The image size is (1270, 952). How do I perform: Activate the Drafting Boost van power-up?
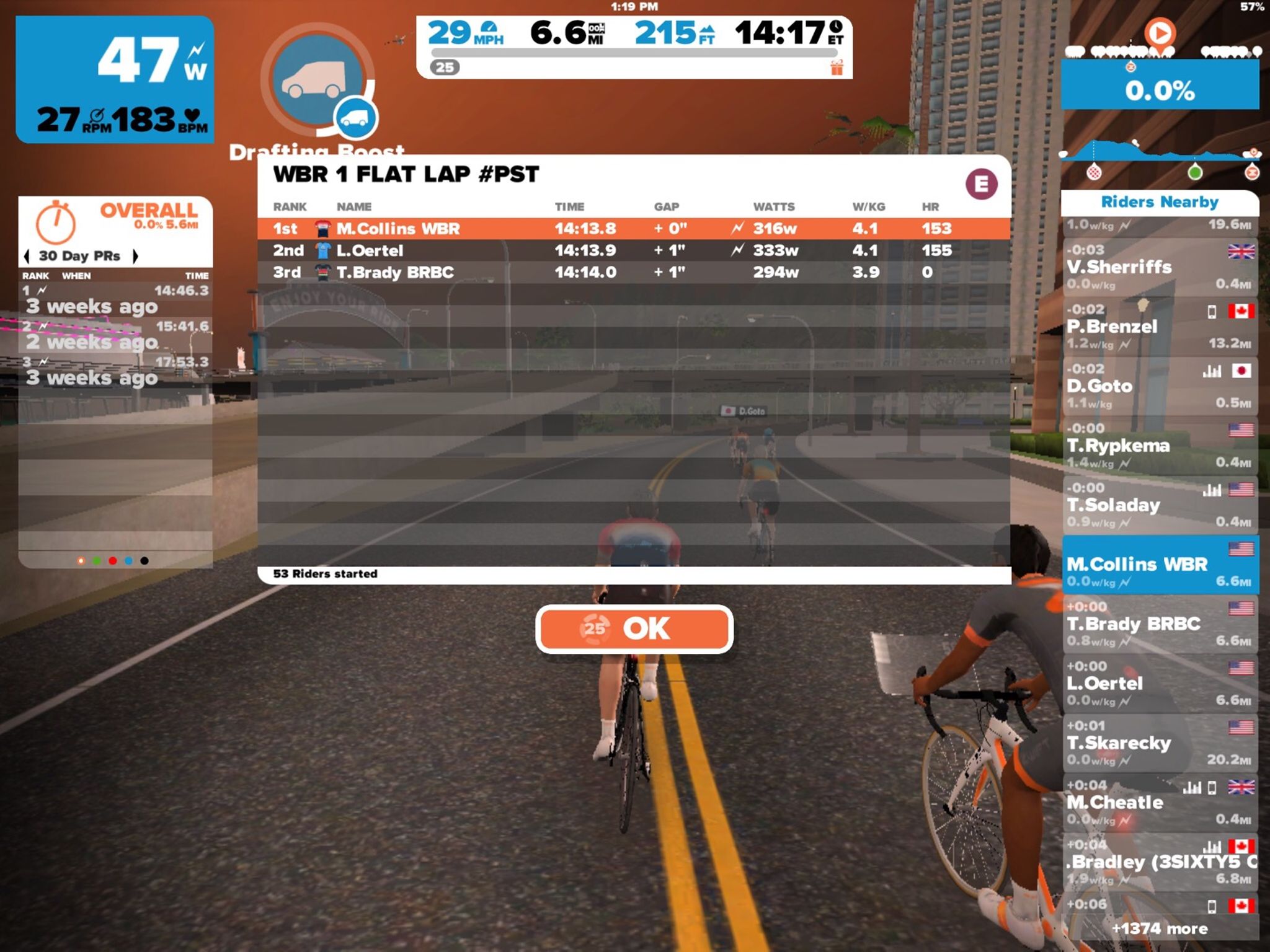pyautogui.click(x=318, y=81)
